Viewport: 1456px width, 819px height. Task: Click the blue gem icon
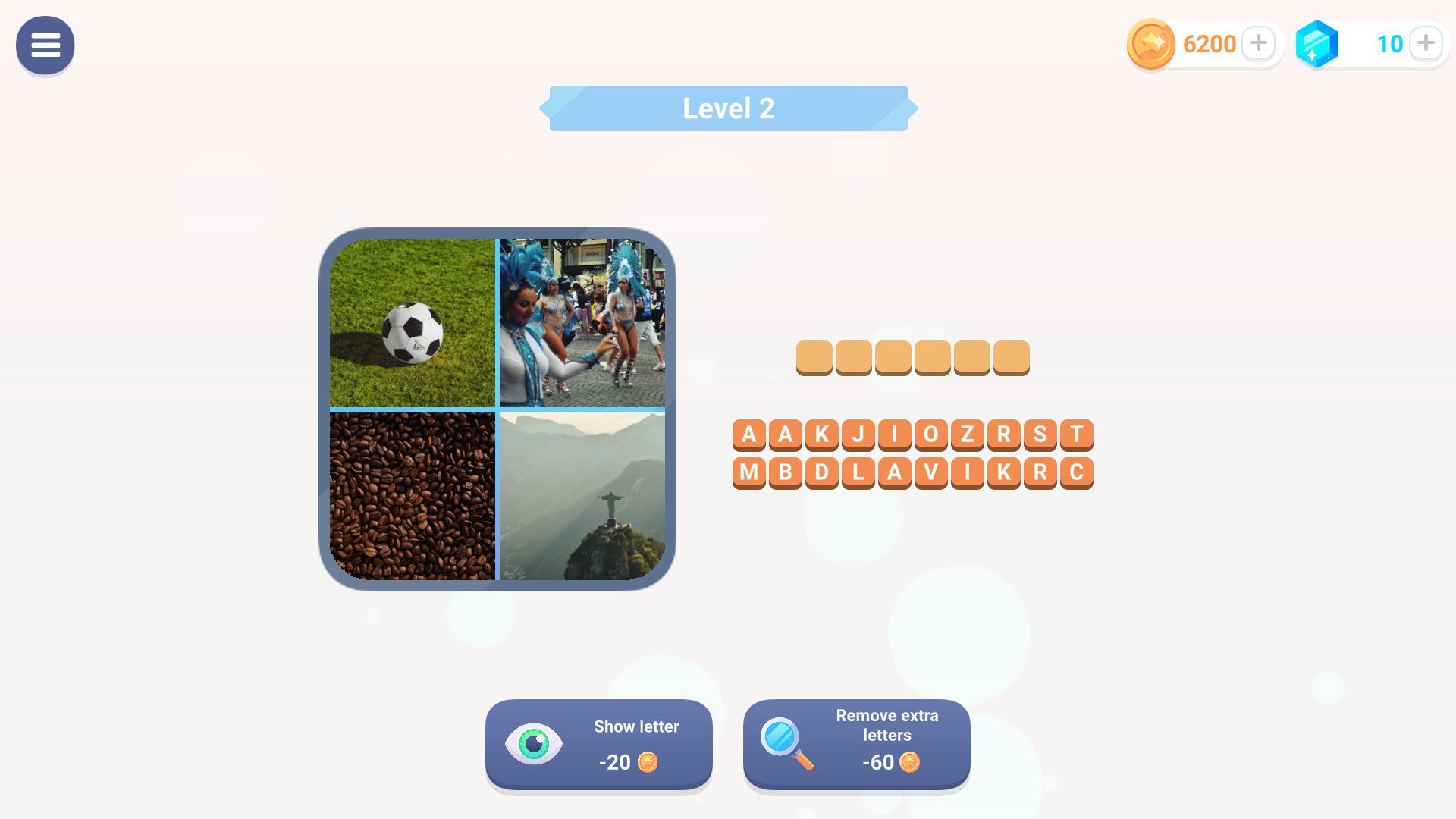pyautogui.click(x=1317, y=43)
